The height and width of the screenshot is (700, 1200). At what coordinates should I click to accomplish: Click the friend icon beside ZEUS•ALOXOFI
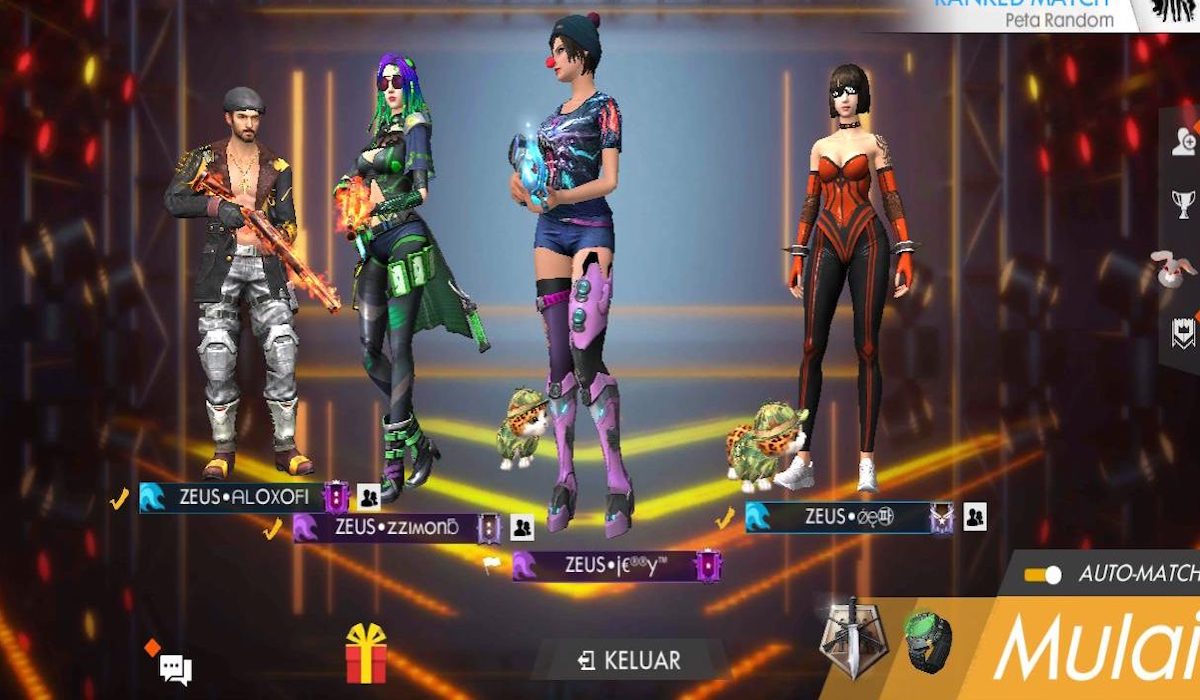(369, 497)
